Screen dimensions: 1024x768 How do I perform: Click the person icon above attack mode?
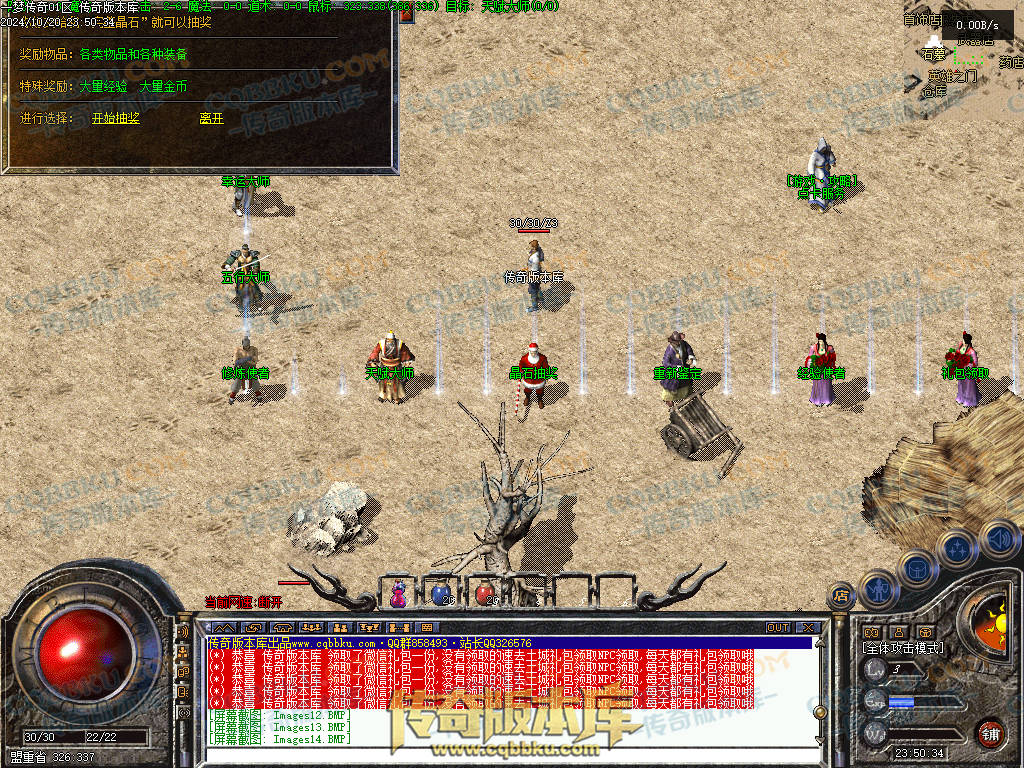point(898,632)
